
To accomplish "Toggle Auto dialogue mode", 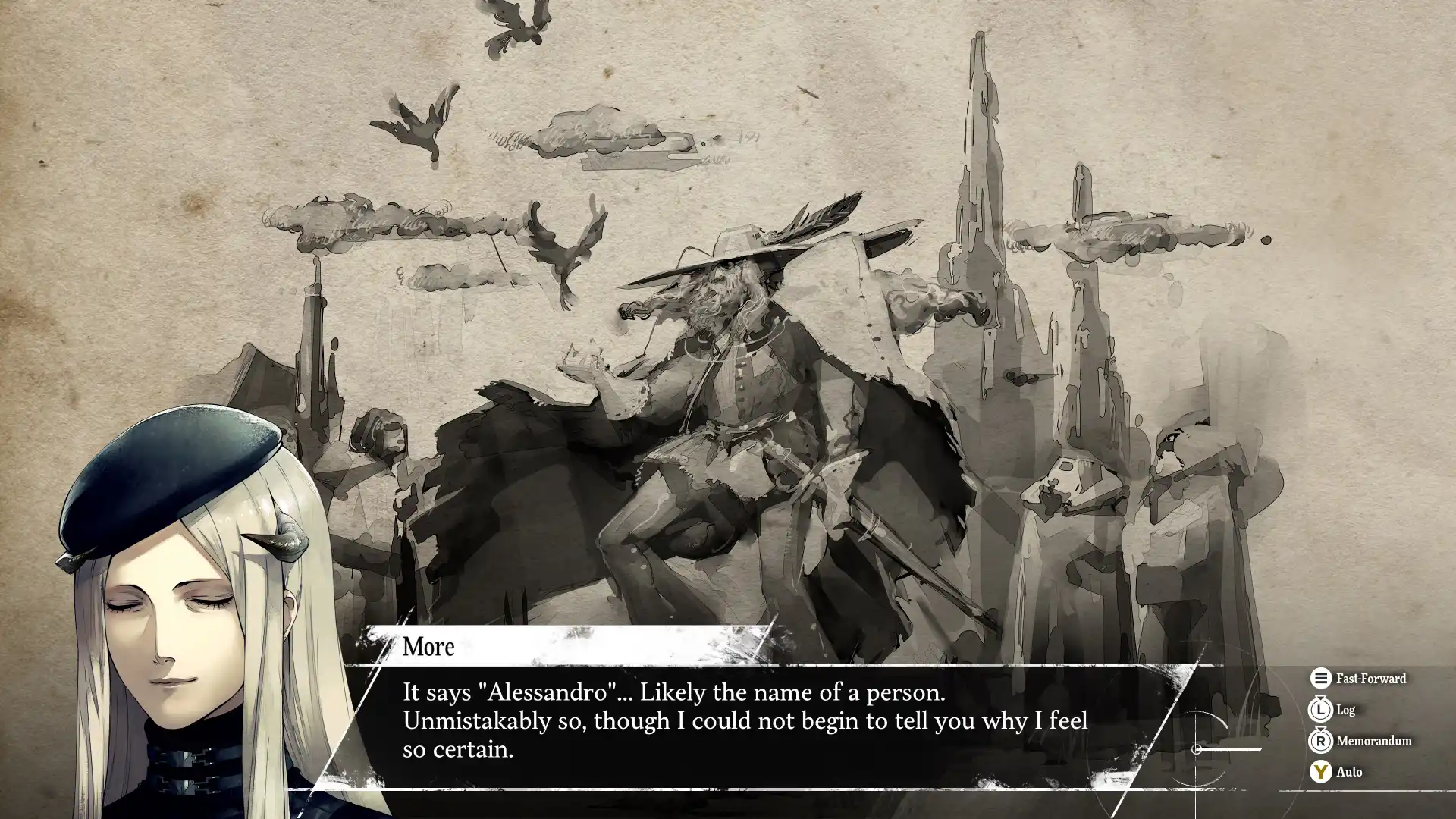I will (x=1336, y=772).
